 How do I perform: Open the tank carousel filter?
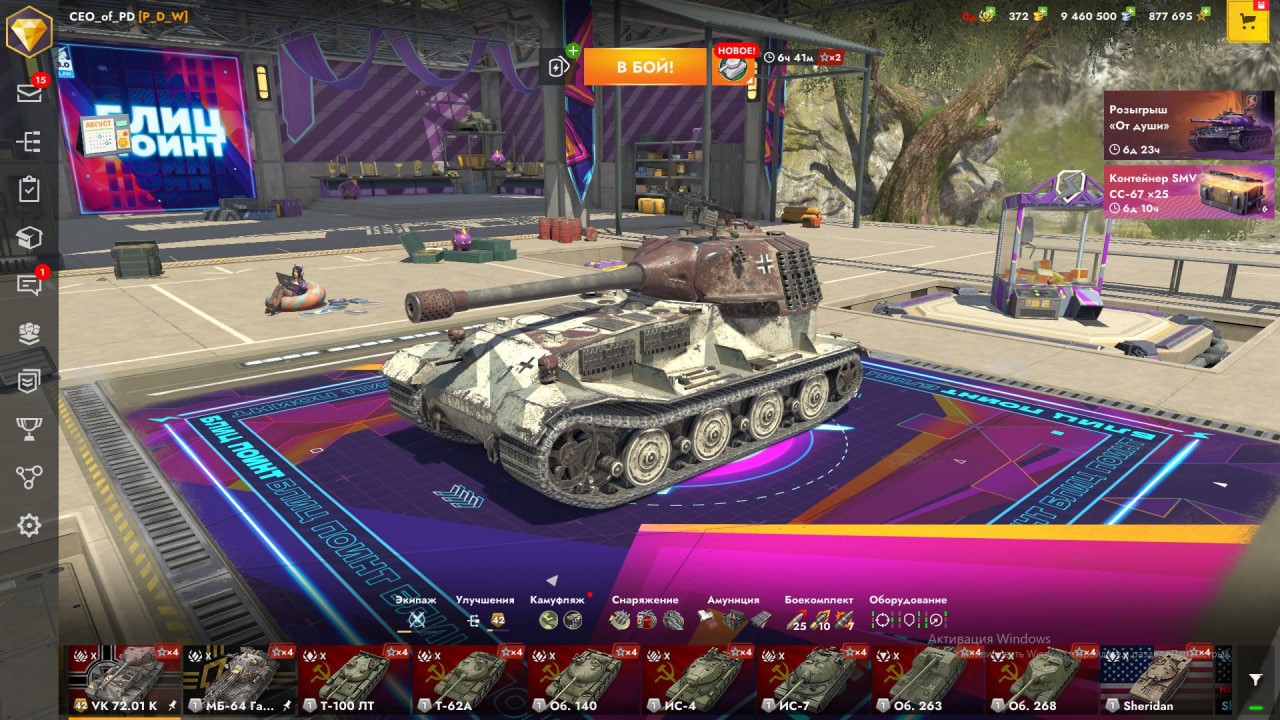[x=1255, y=679]
